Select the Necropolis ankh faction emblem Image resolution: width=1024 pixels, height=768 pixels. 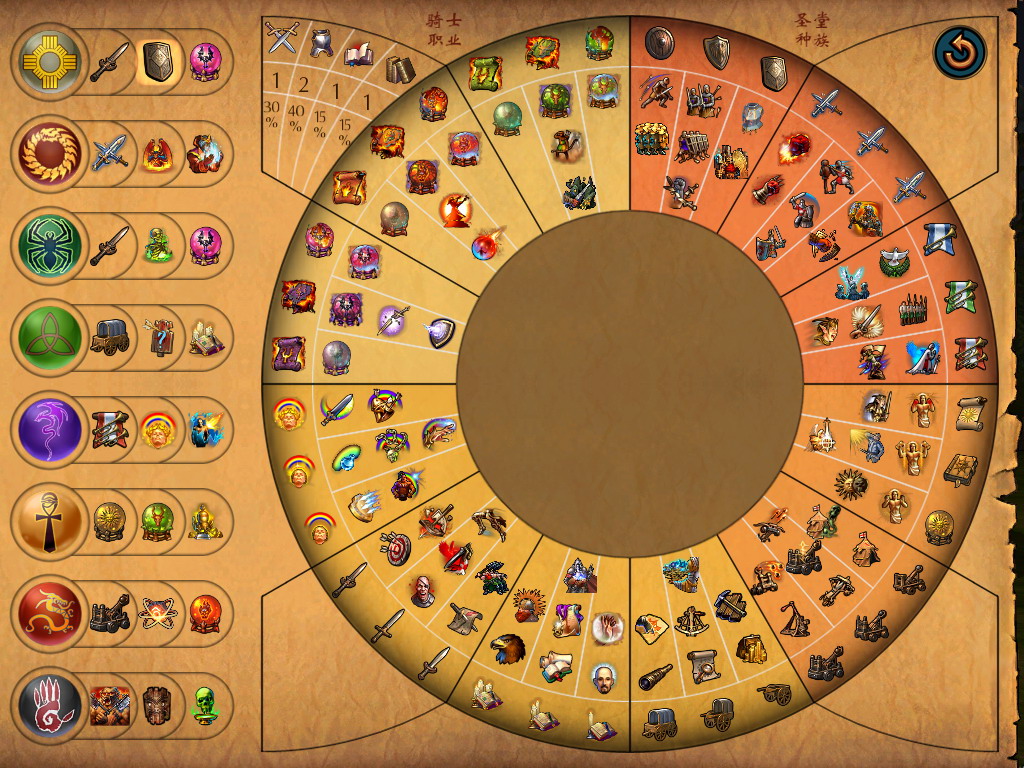50,522
